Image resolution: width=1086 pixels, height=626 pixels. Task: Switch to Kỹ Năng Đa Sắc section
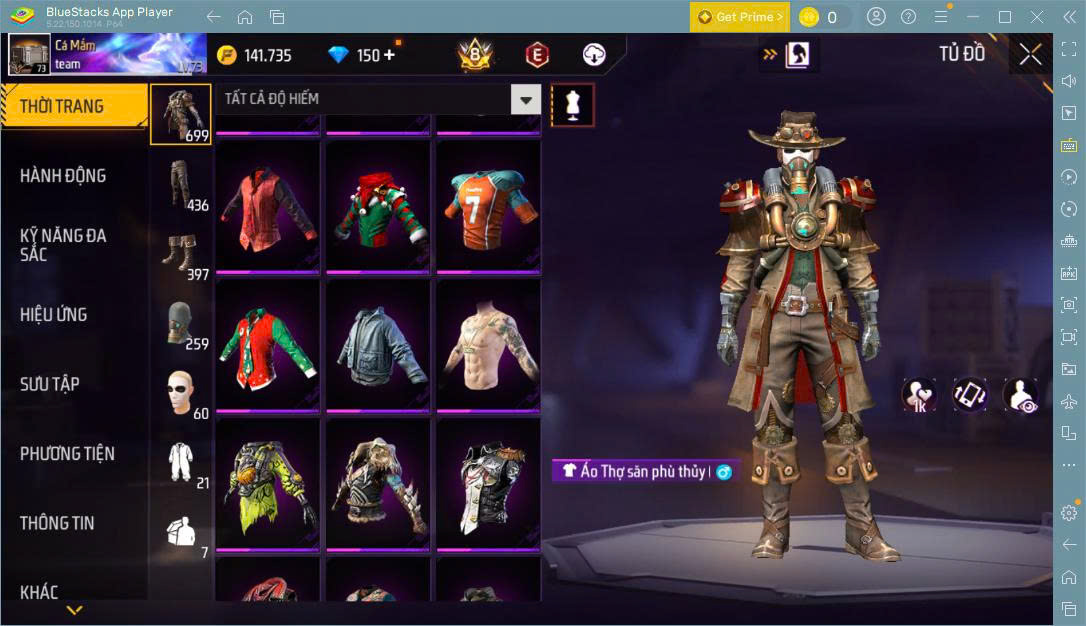[x=63, y=245]
